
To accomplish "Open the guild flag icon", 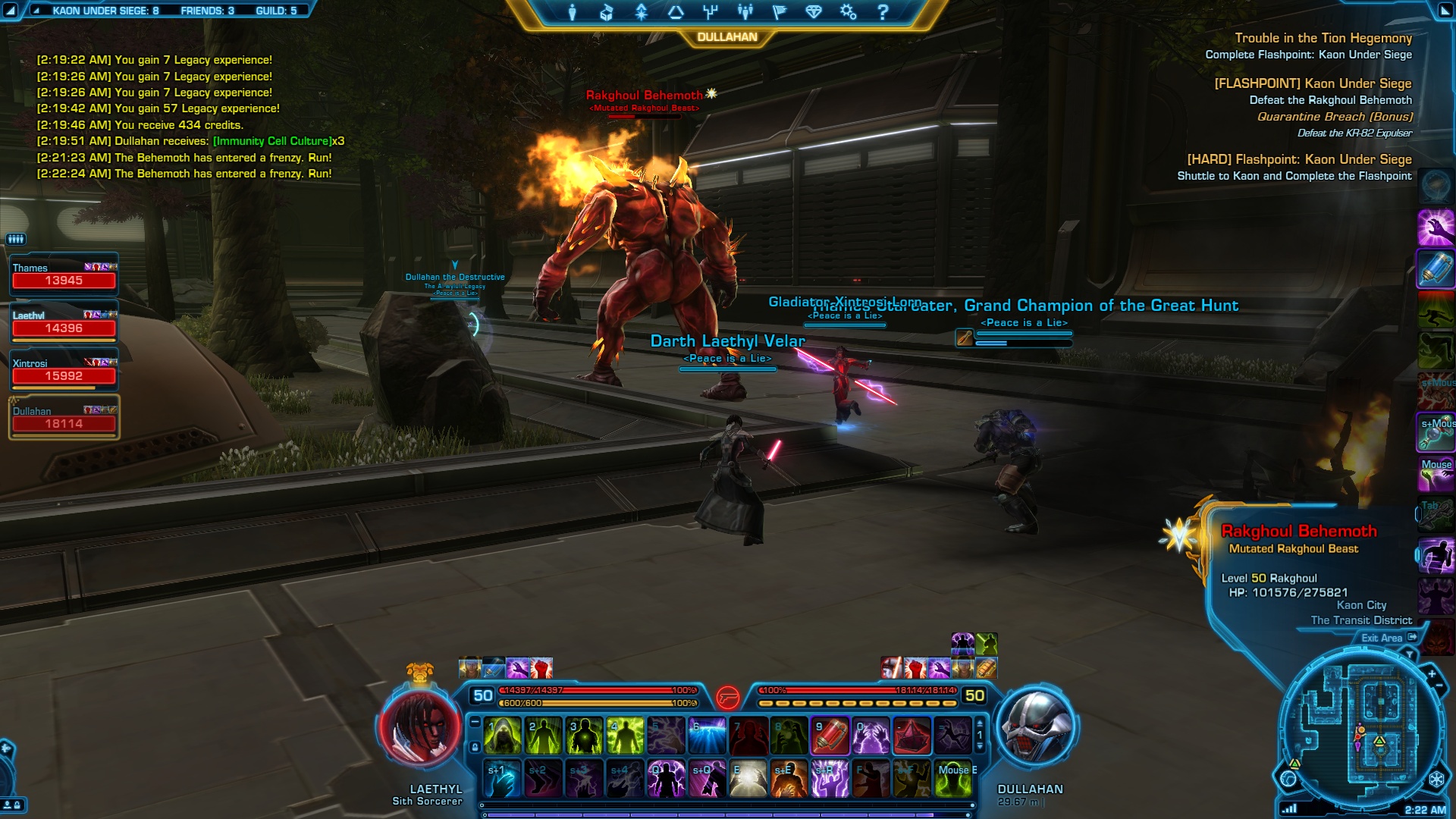I will pyautogui.click(x=779, y=12).
